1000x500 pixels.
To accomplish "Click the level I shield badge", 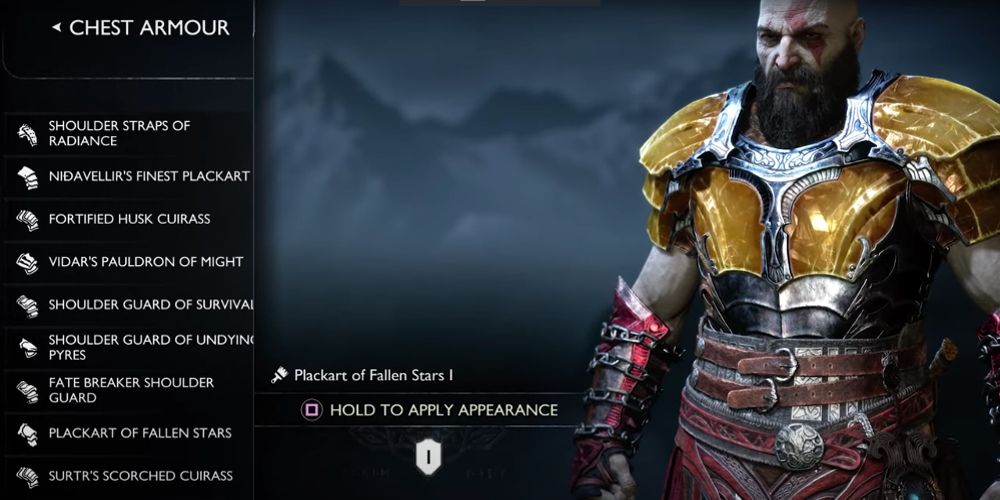I will [428, 456].
